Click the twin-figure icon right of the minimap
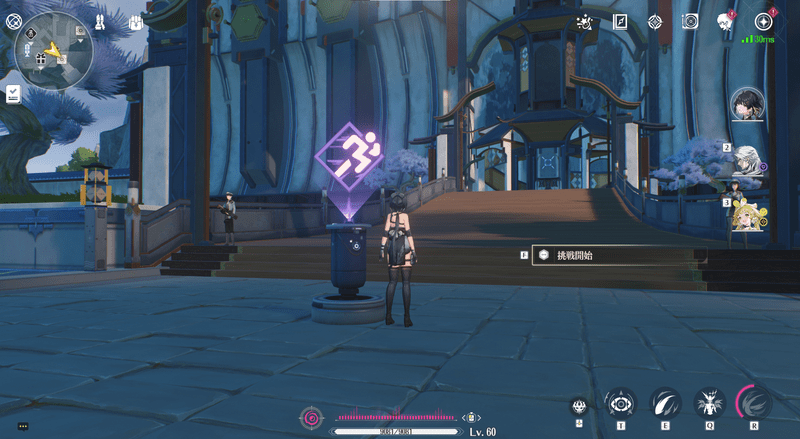This screenshot has width=800, height=439. coord(101,21)
